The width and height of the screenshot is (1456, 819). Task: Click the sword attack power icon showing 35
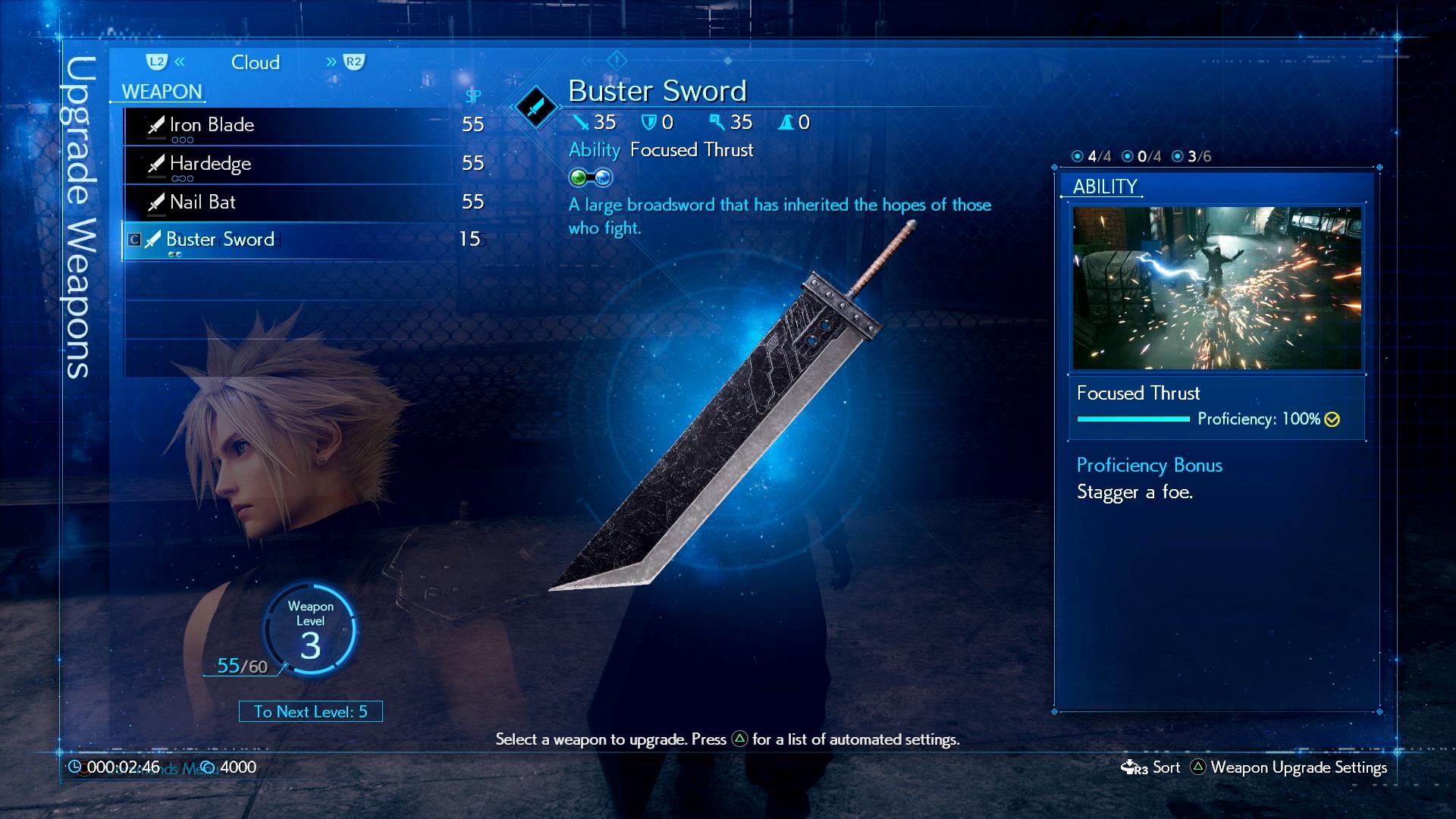click(x=579, y=122)
